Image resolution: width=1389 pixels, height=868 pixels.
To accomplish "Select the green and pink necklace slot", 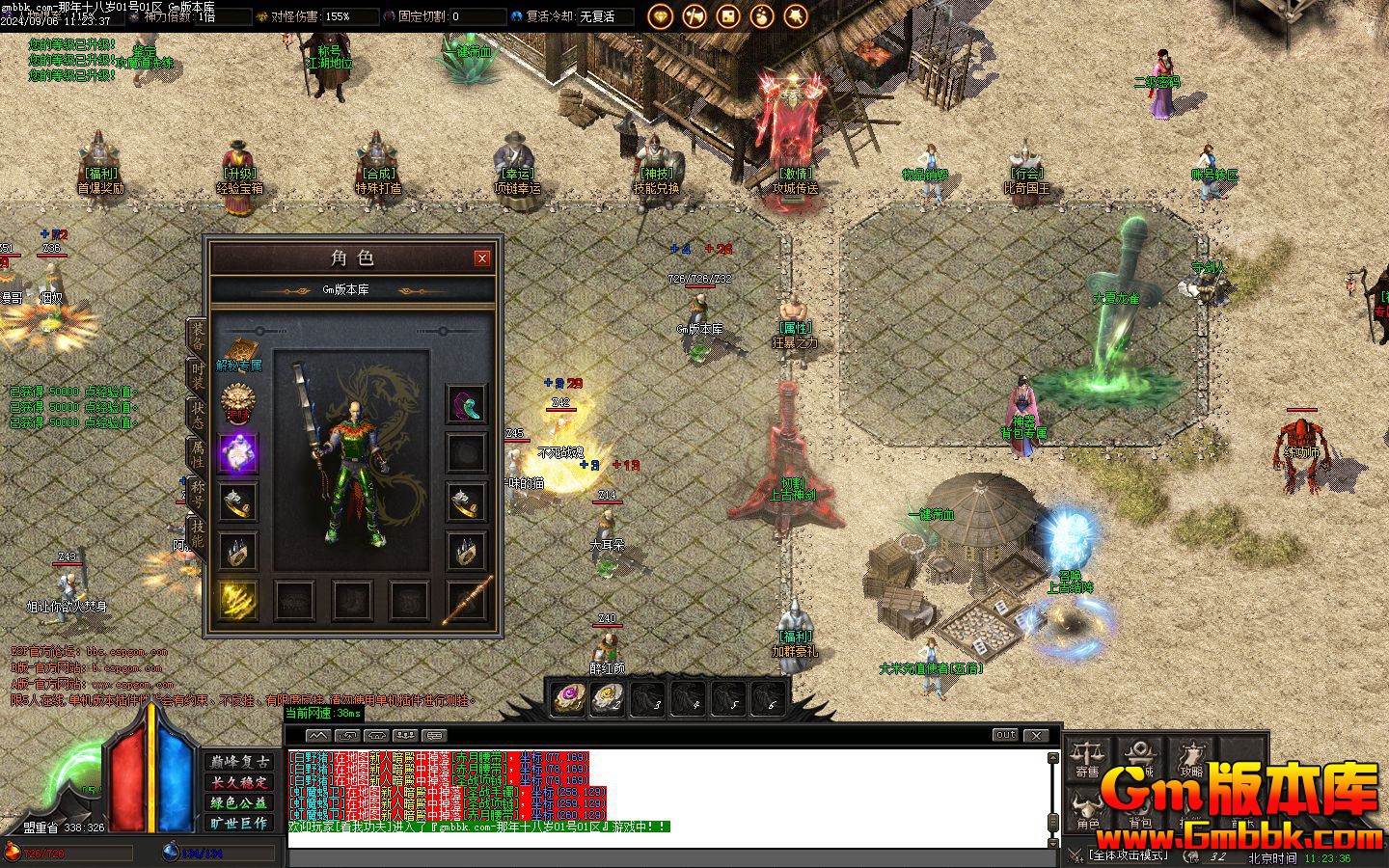I will click(467, 403).
